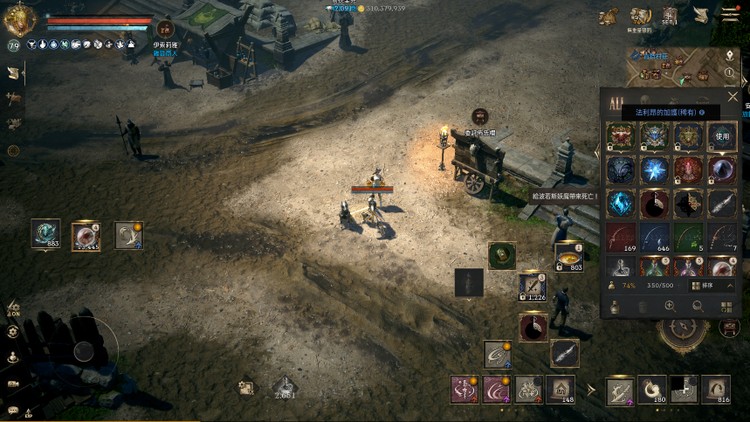
Task: Click the magnifier plus button in inventory
Action: pos(670,306)
